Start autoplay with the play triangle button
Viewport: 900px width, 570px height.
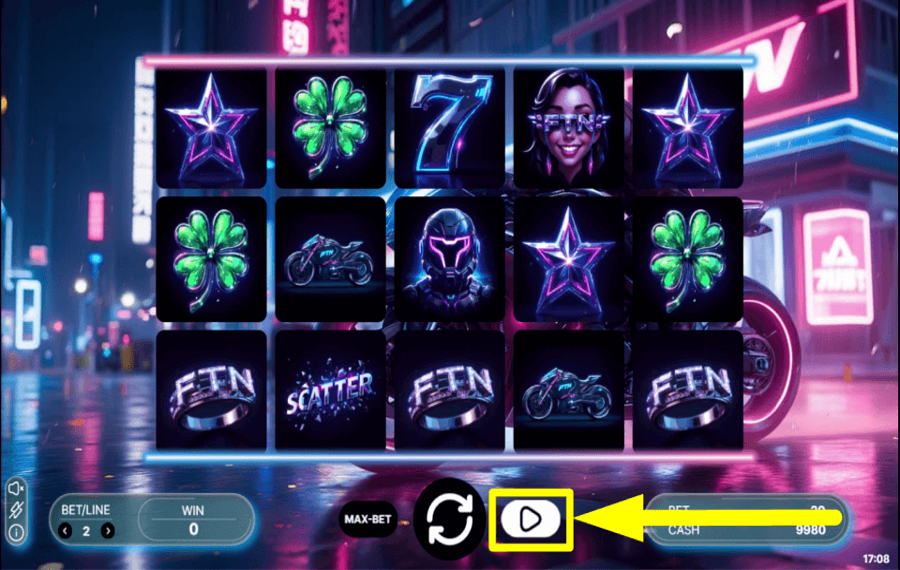[530, 518]
